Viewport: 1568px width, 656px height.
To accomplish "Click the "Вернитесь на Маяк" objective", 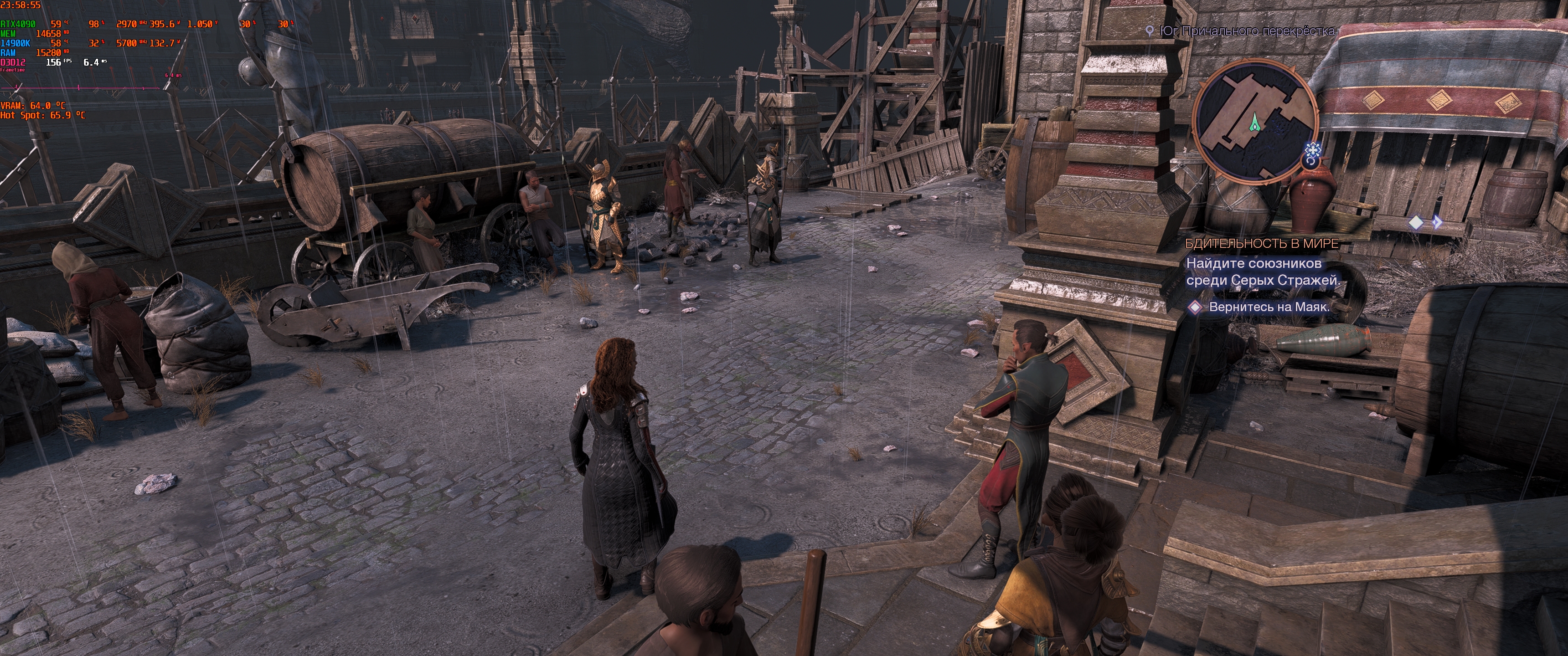I will click(x=1269, y=307).
